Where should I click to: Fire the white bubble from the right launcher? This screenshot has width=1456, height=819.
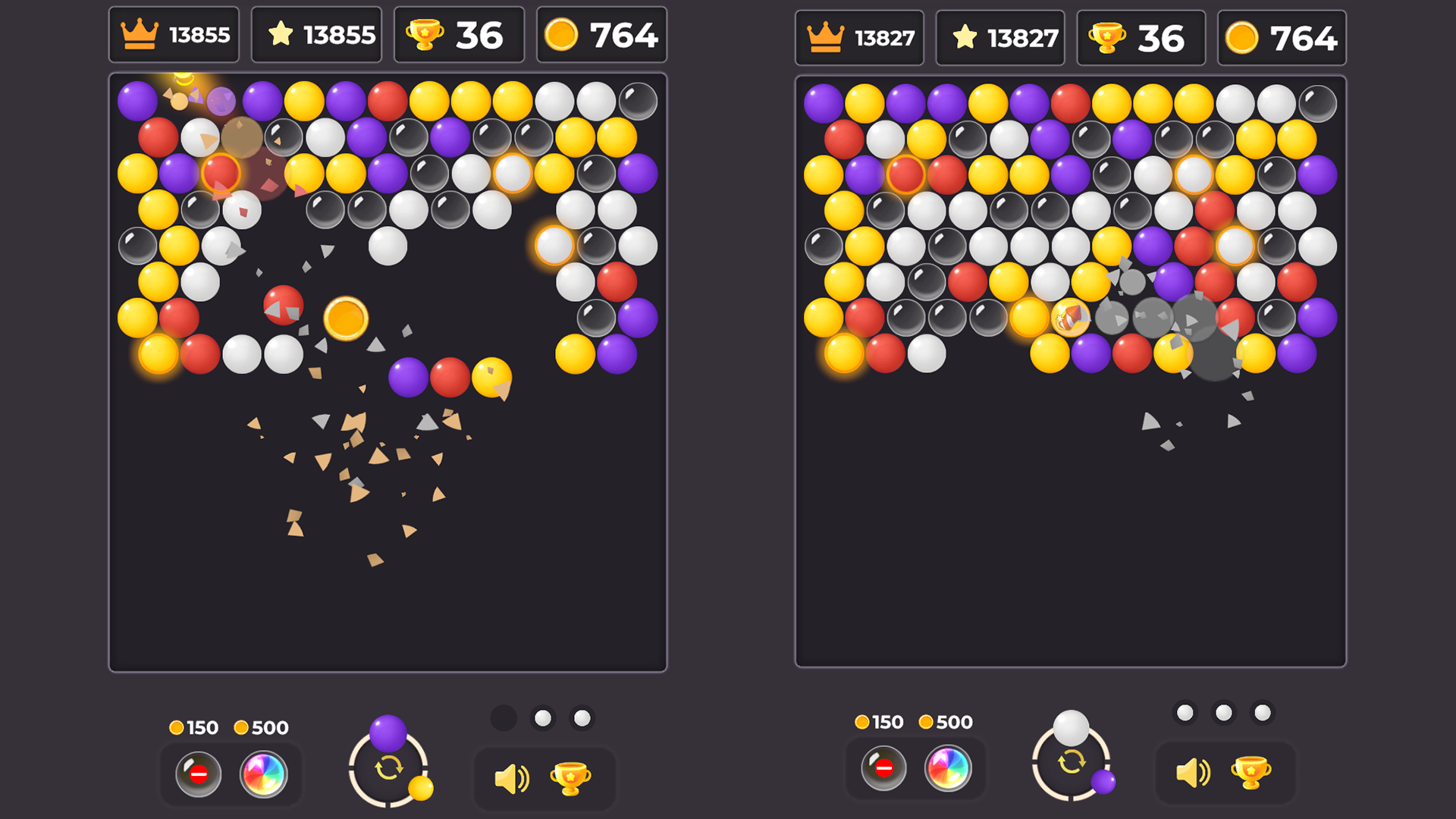click(x=1070, y=726)
